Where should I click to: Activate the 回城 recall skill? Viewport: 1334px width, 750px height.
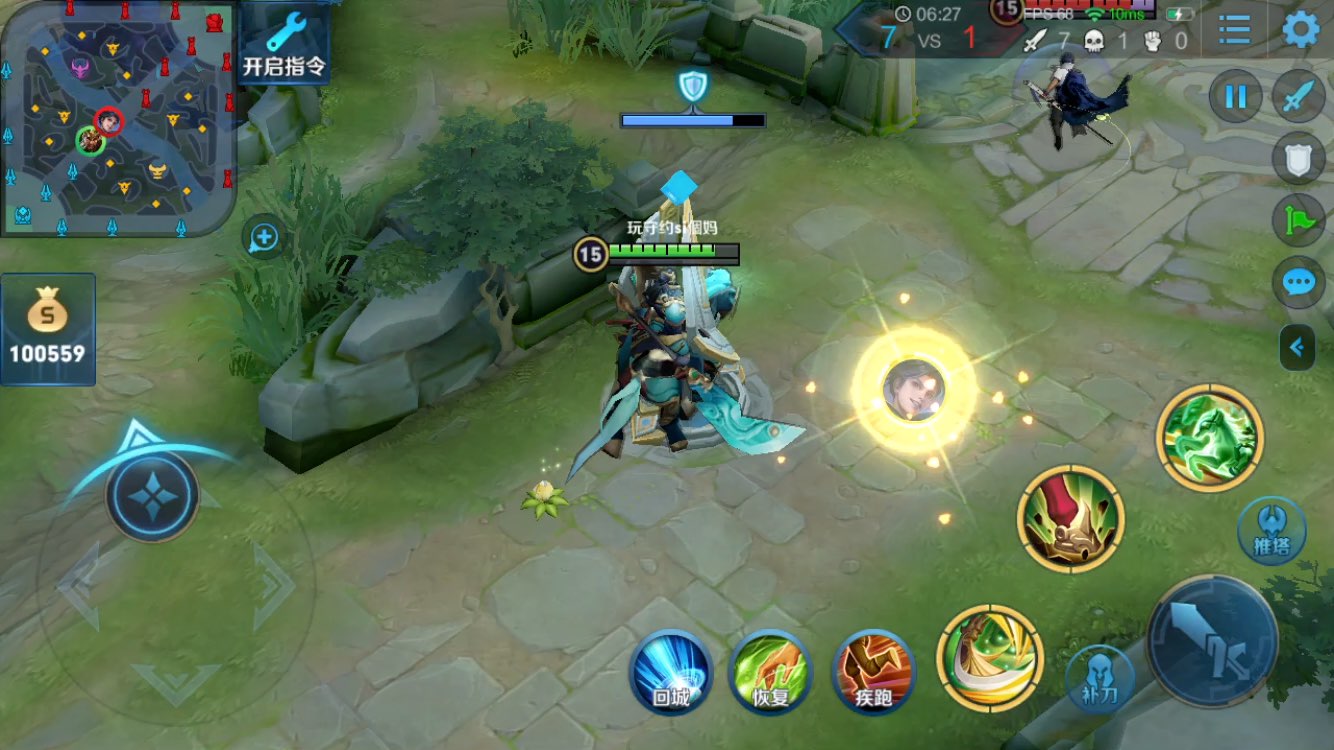pos(671,671)
